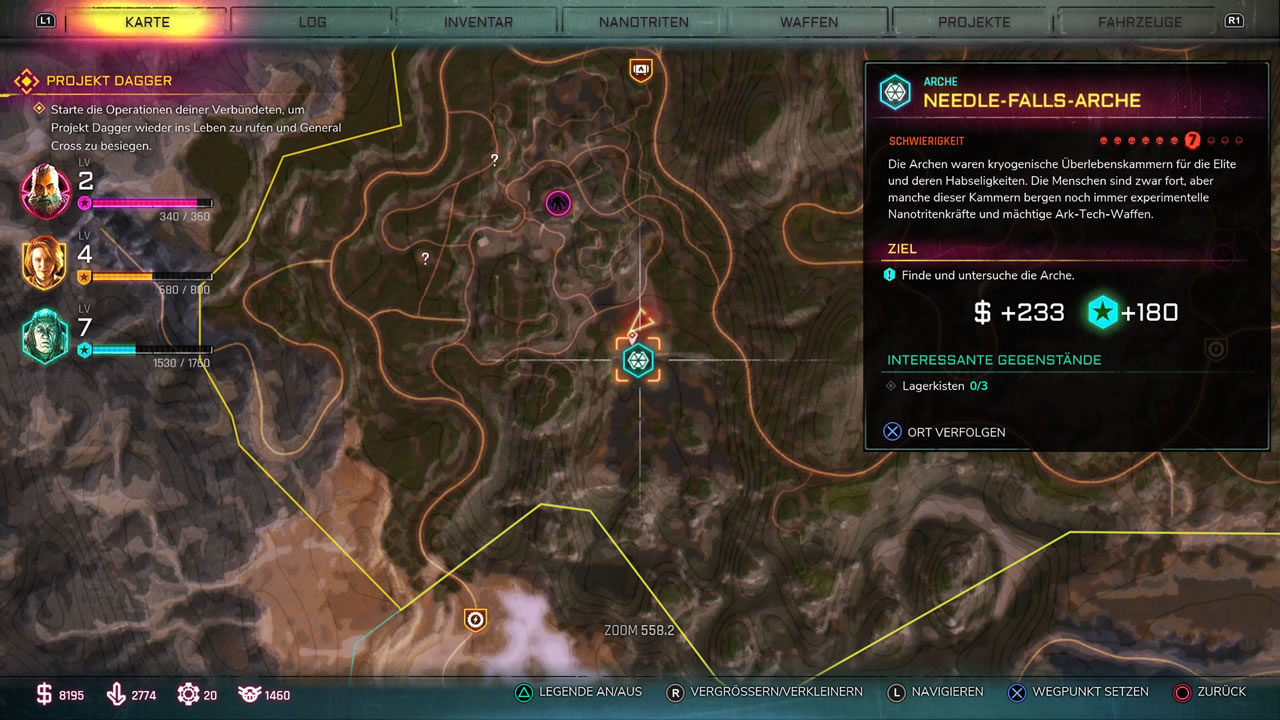Choose the orange target marker near map bottom
Image resolution: width=1280 pixels, height=720 pixels.
pyautogui.click(x=475, y=619)
